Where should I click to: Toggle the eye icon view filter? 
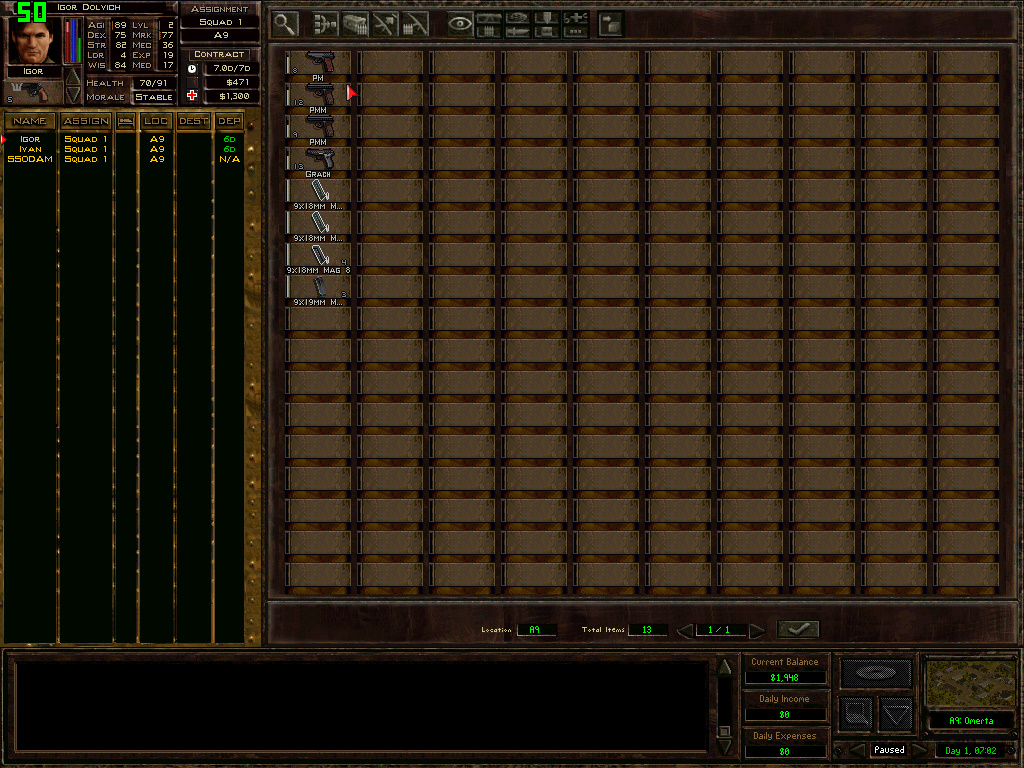click(x=460, y=23)
